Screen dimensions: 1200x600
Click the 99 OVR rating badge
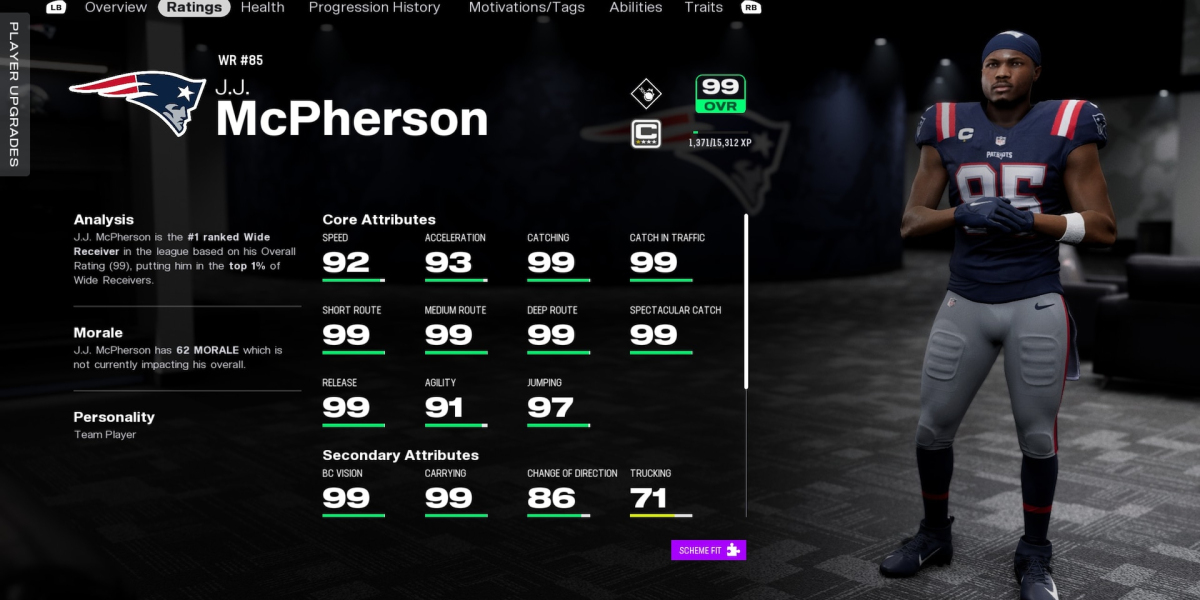(720, 93)
